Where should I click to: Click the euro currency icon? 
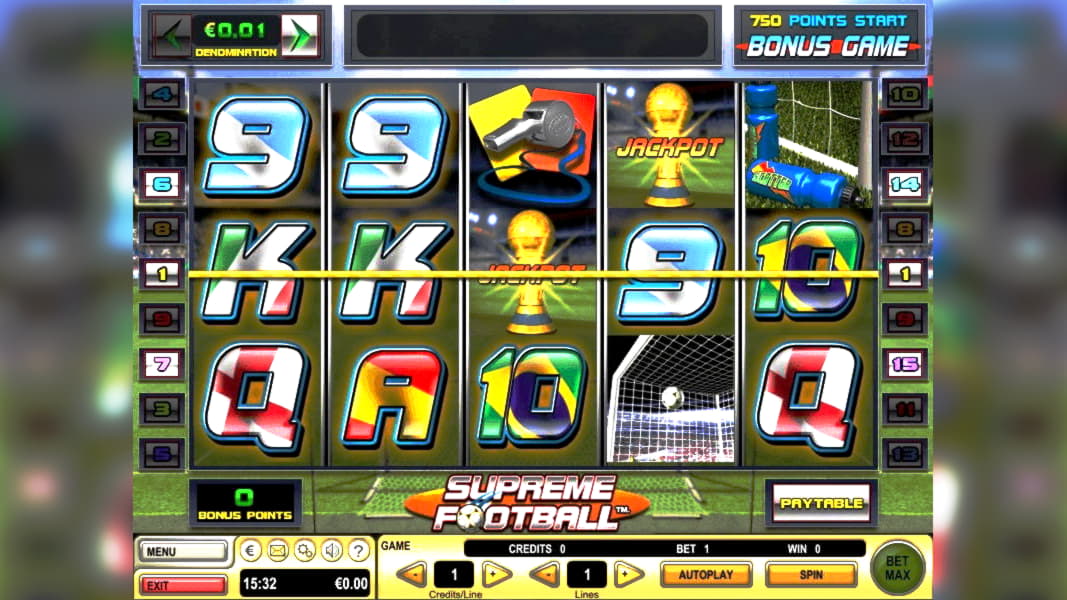click(251, 550)
